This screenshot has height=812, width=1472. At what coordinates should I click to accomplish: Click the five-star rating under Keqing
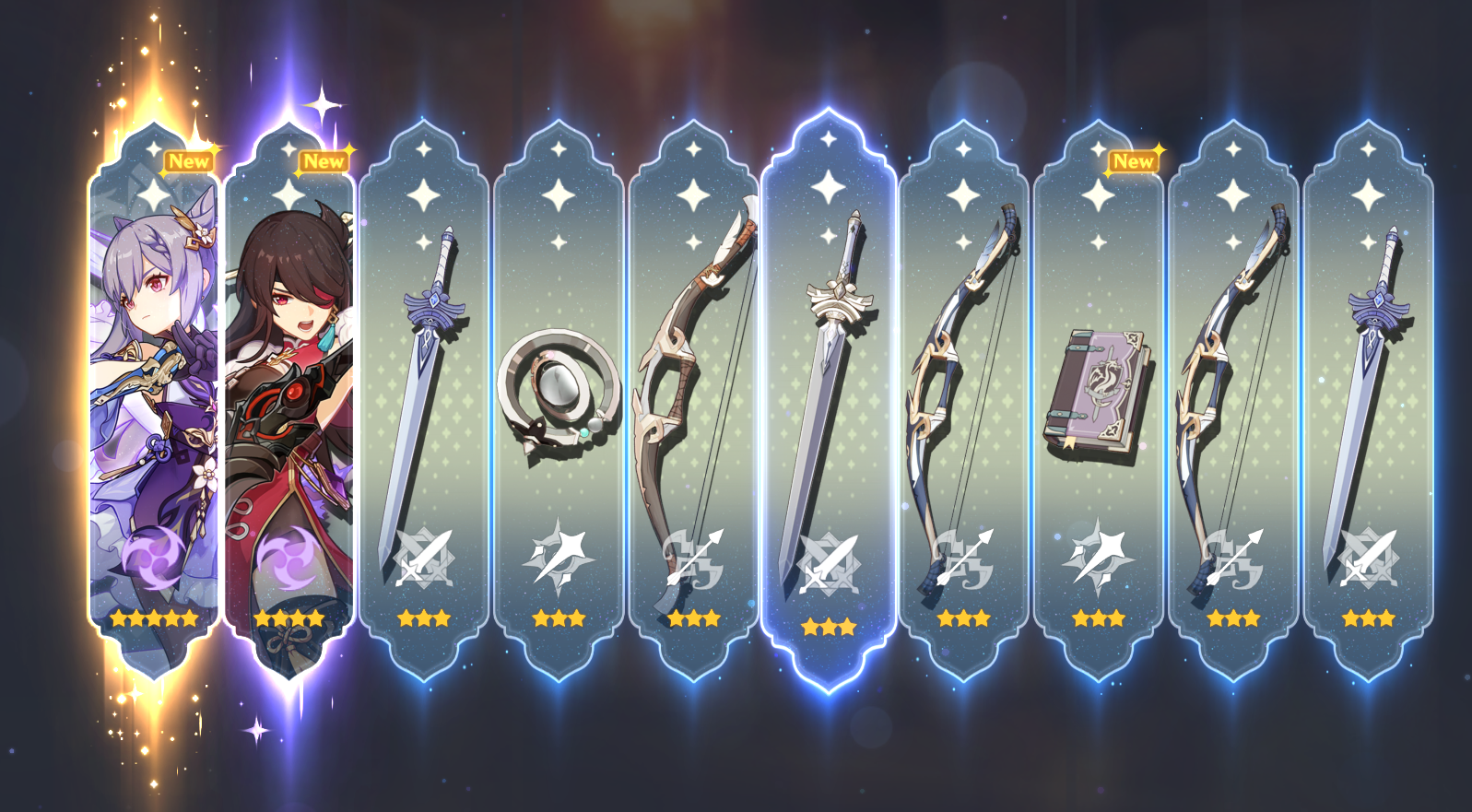pyautogui.click(x=152, y=619)
